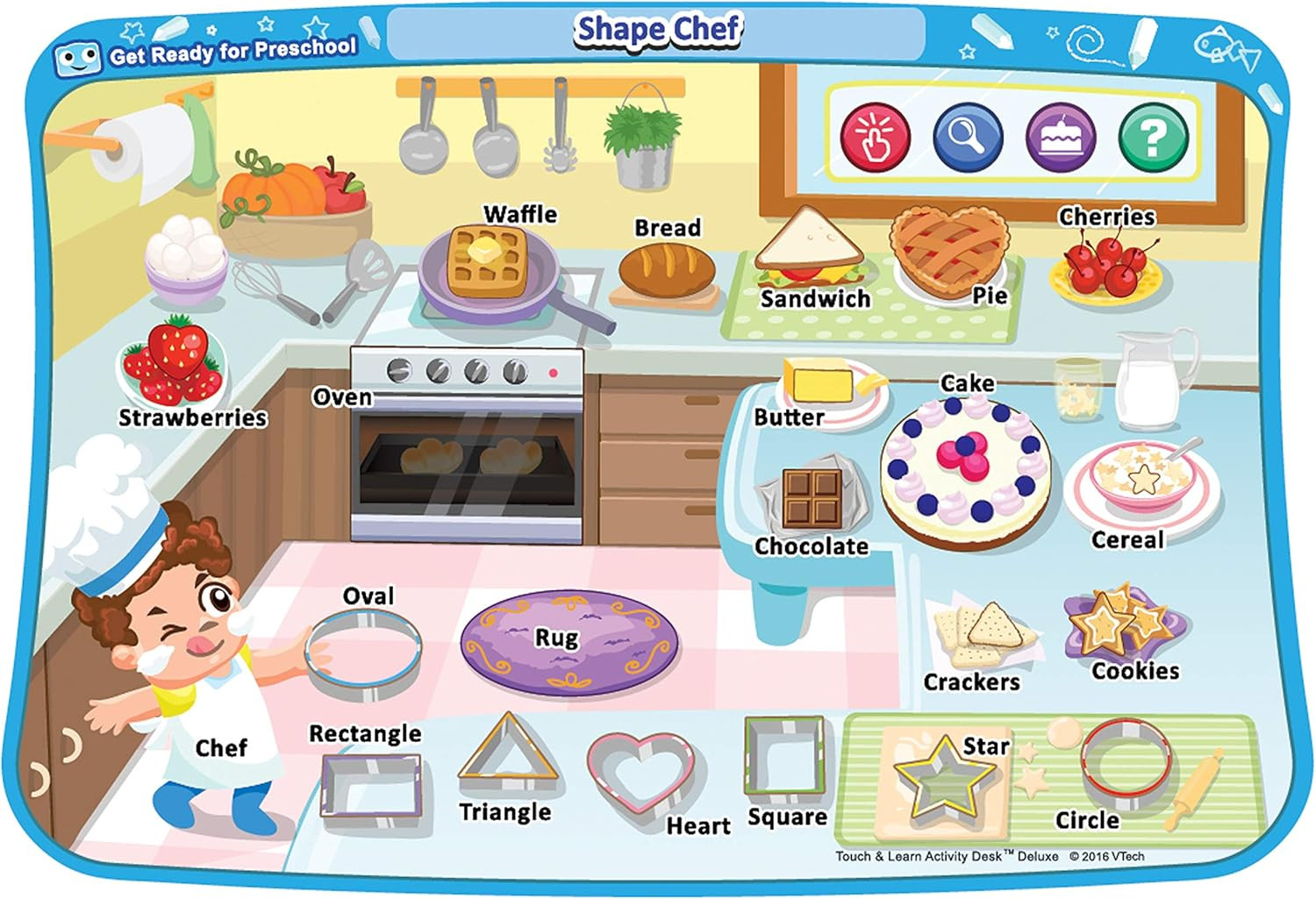Tap the plate of cherries

(1105, 267)
